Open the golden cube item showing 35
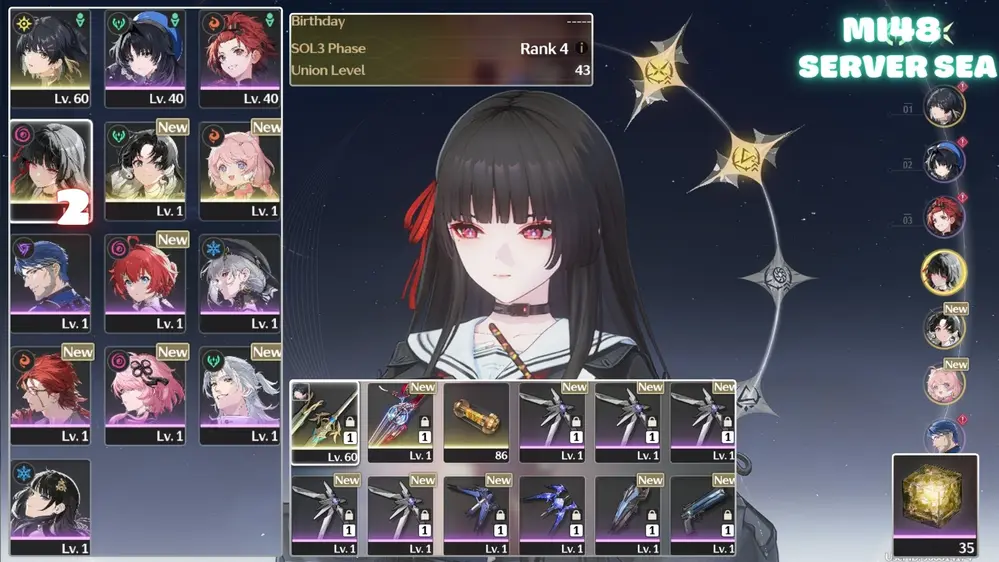This screenshot has width=999, height=562. pos(934,503)
